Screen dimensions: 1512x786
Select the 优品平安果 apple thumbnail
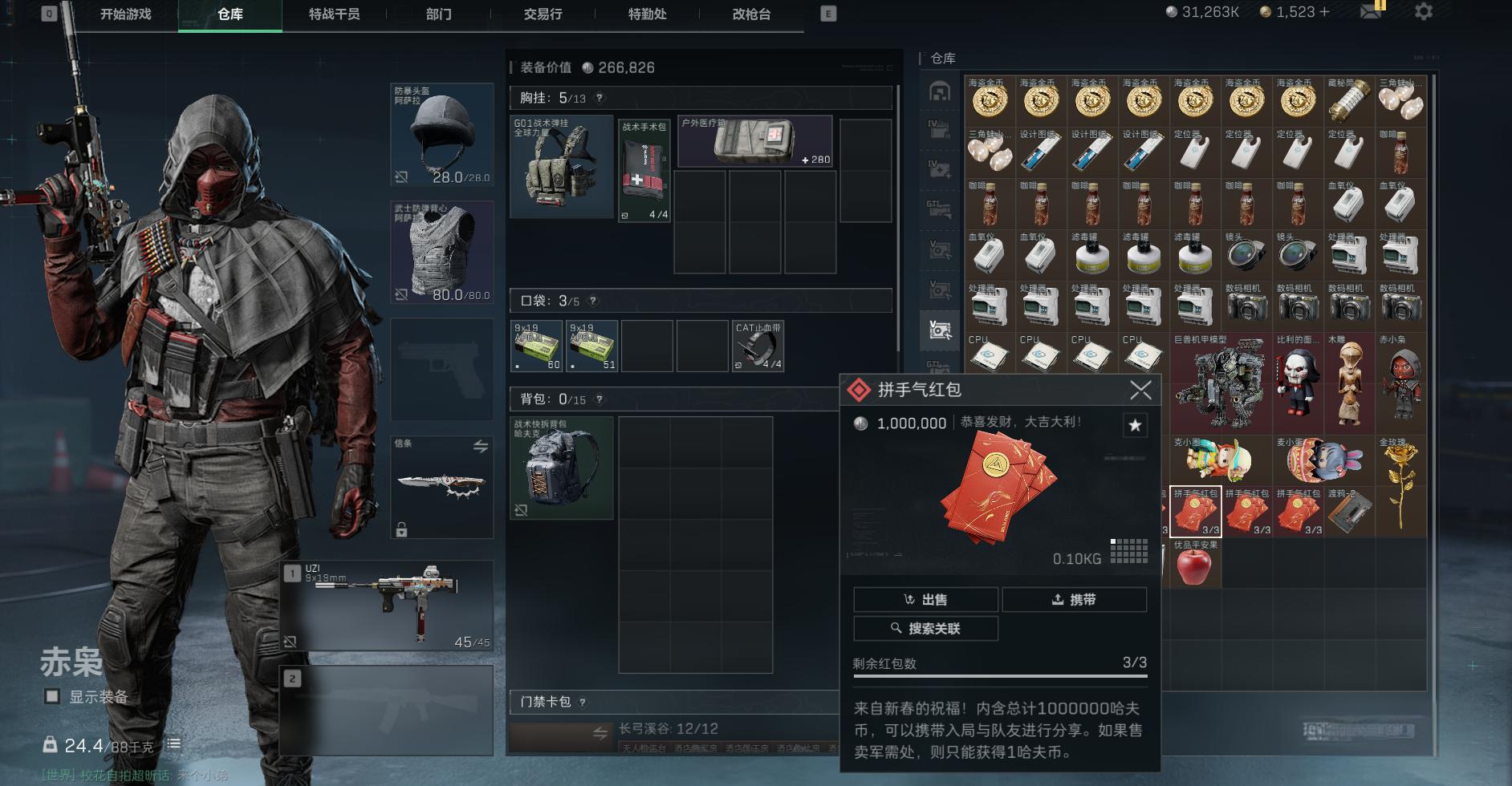click(1195, 562)
